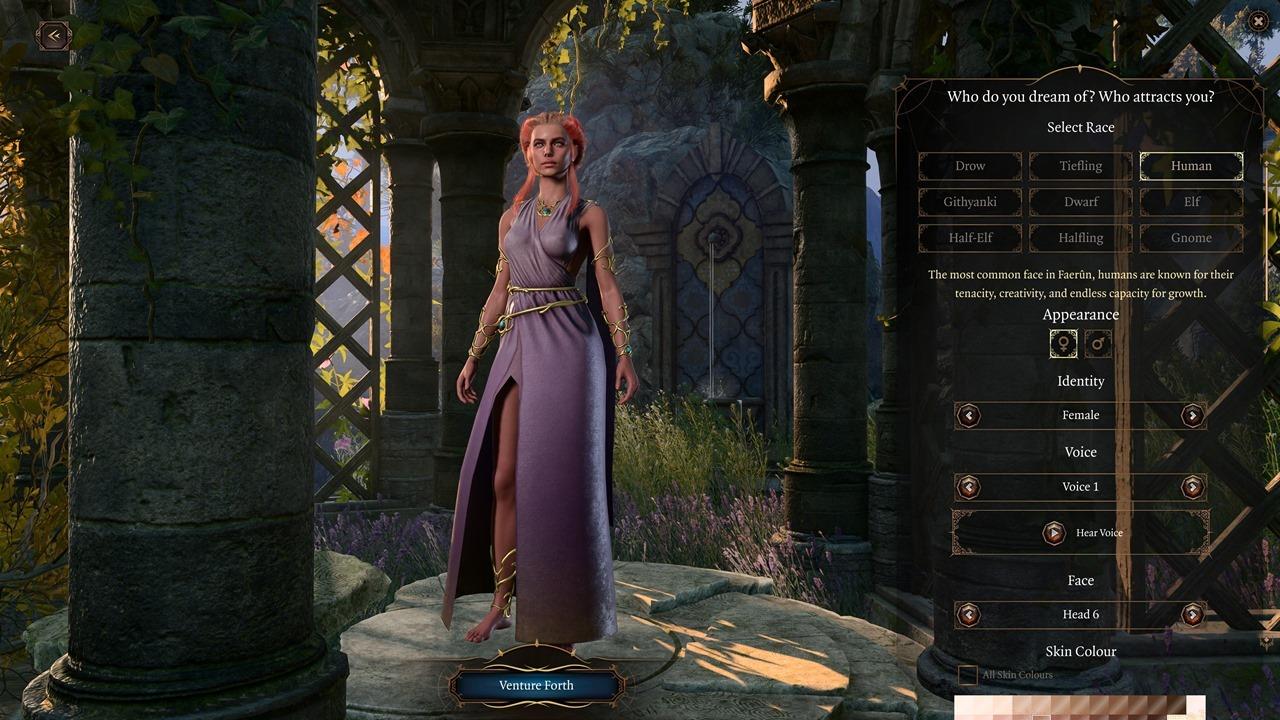Choose the Tiefling race
Viewport: 1280px width, 720px height.
(1080, 166)
